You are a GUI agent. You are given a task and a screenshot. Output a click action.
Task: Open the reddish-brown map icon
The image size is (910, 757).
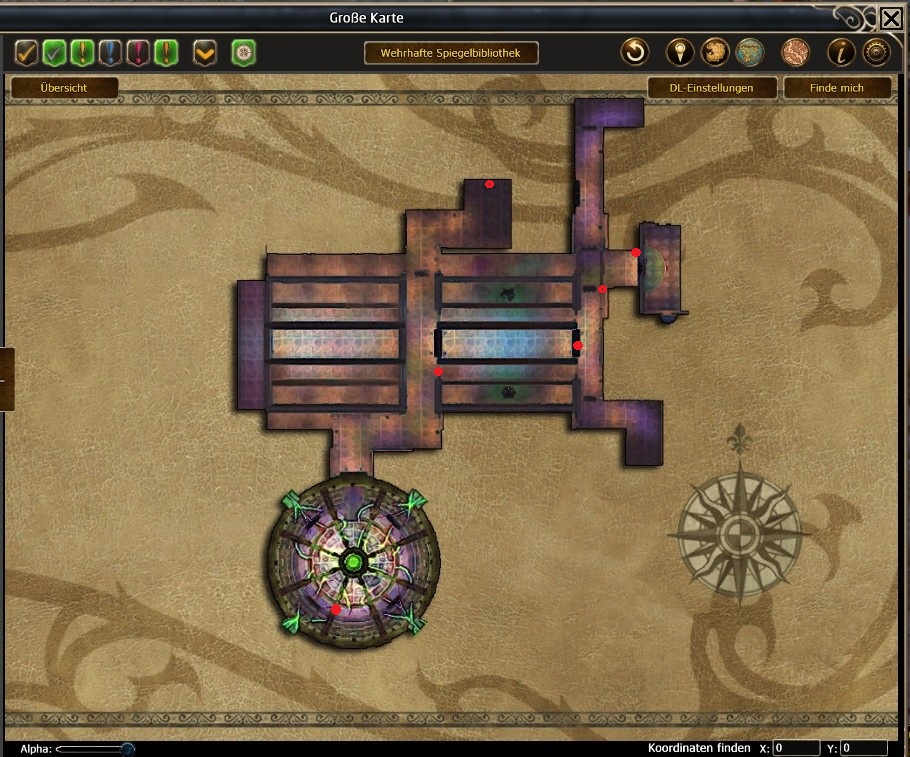click(x=795, y=52)
